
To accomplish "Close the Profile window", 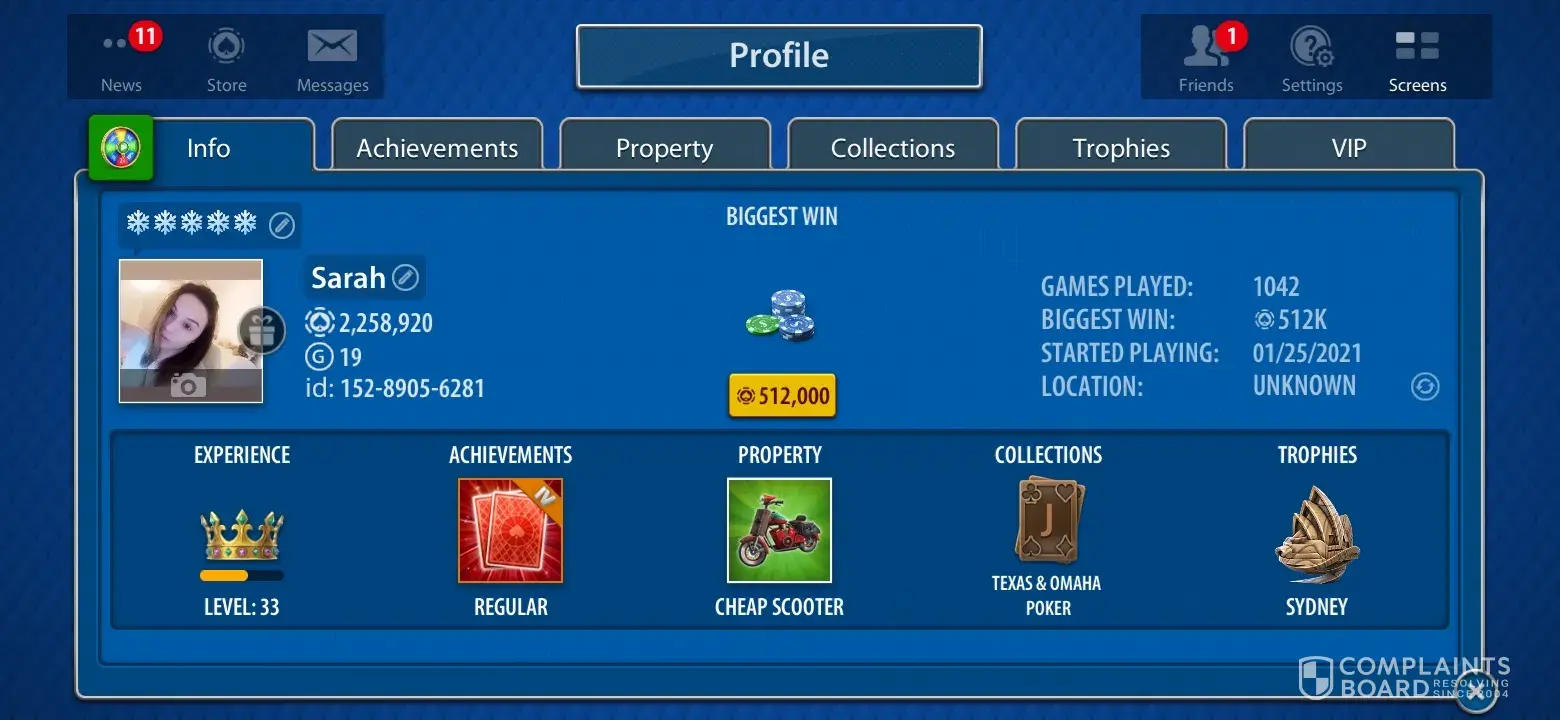I will point(1476,690).
